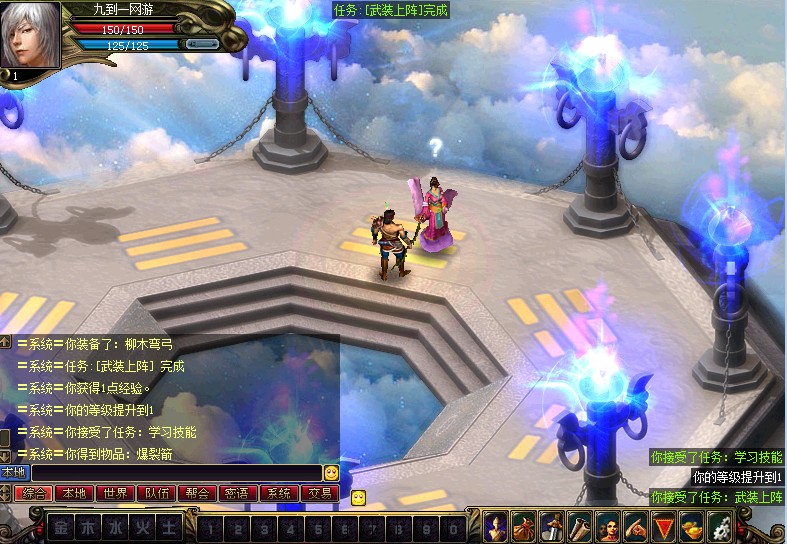Click the player portrait in the corner
Screen dimensions: 787x544
pyautogui.click(x=30, y=35)
